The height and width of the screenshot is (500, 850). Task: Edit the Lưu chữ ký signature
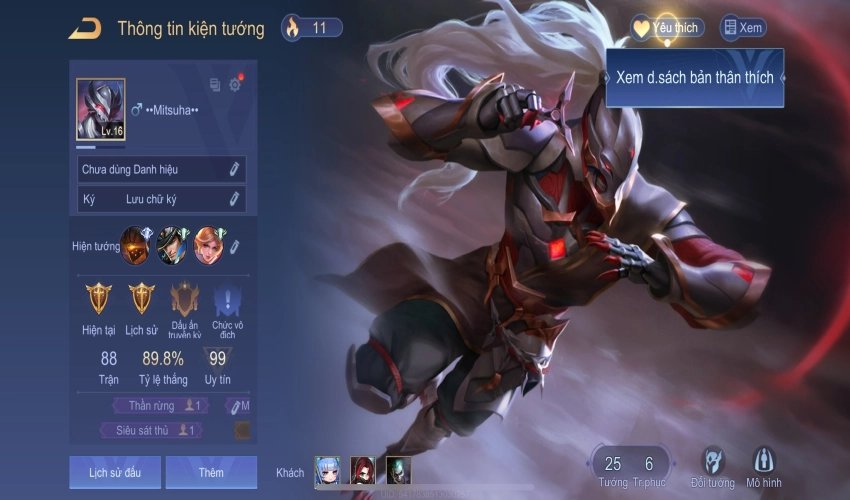point(235,199)
